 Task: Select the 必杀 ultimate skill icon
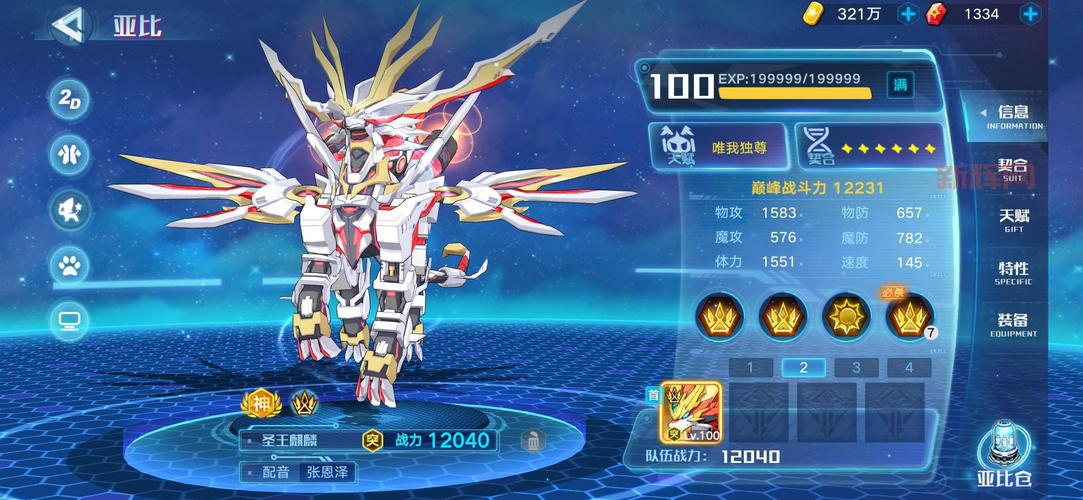click(x=910, y=317)
